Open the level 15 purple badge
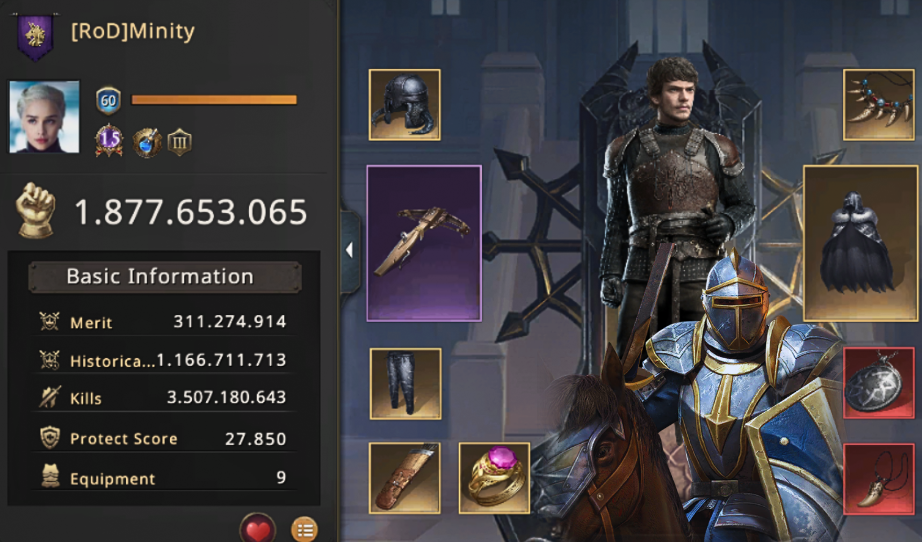Screen dimensions: 922x542 click(x=108, y=142)
